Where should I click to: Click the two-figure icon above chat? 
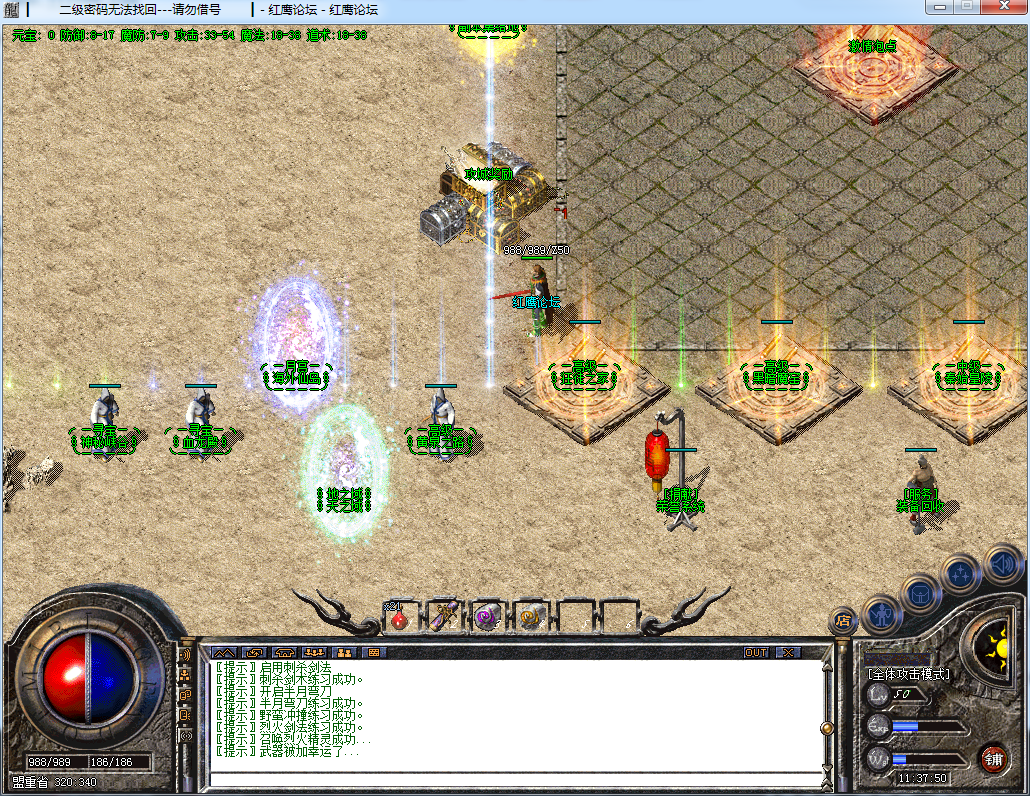click(x=345, y=652)
